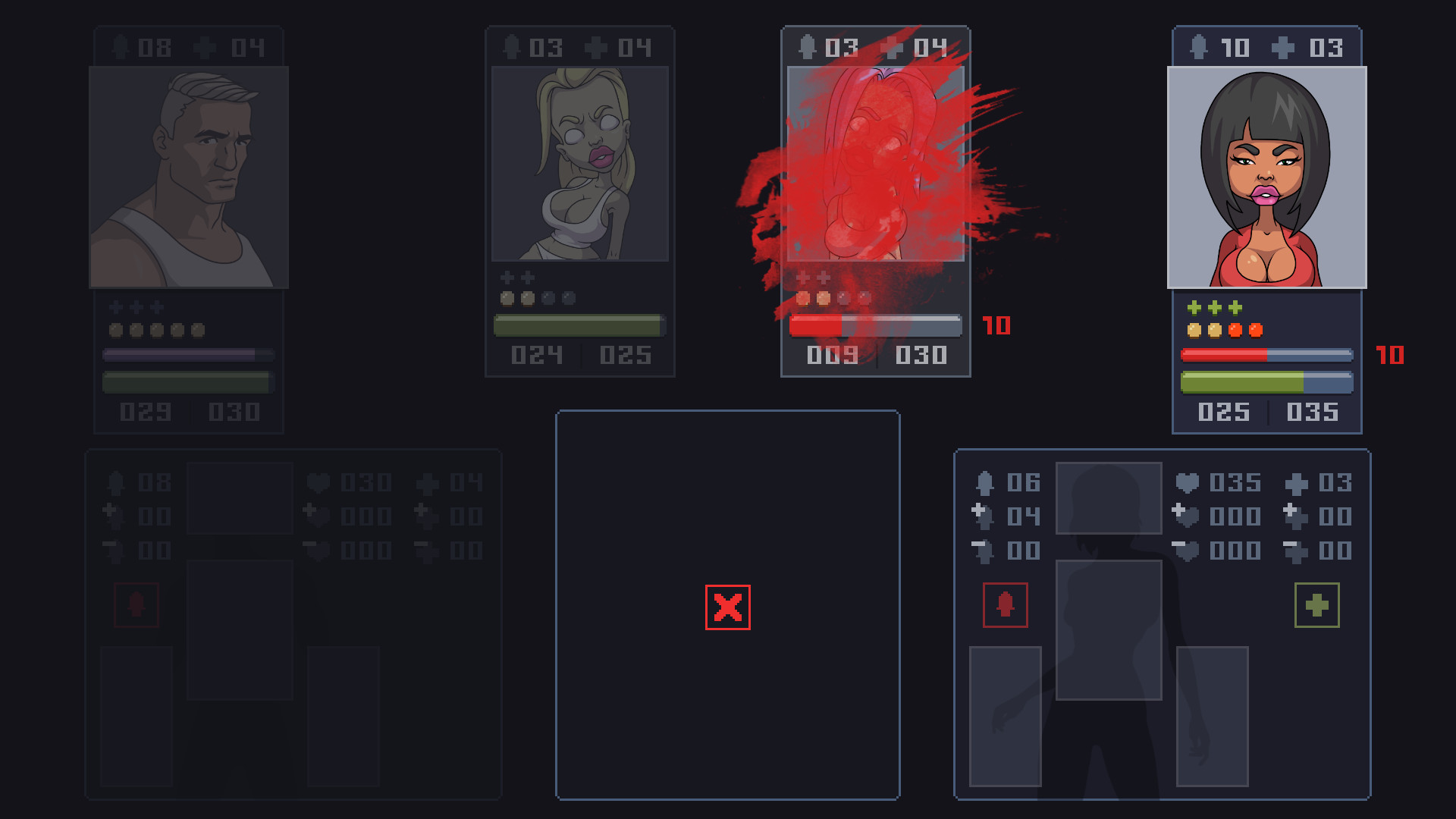Select the green cross heal icon on right panel
This screenshot has height=819, width=1456.
pos(1316,604)
